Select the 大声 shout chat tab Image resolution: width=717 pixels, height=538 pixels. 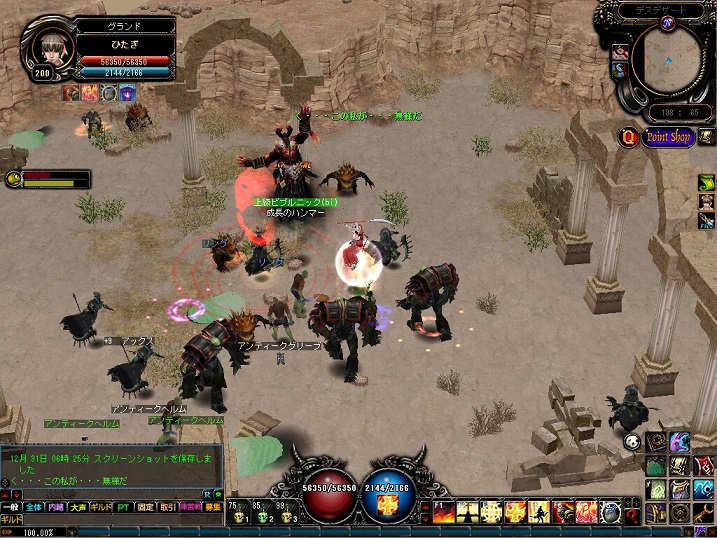[78, 507]
